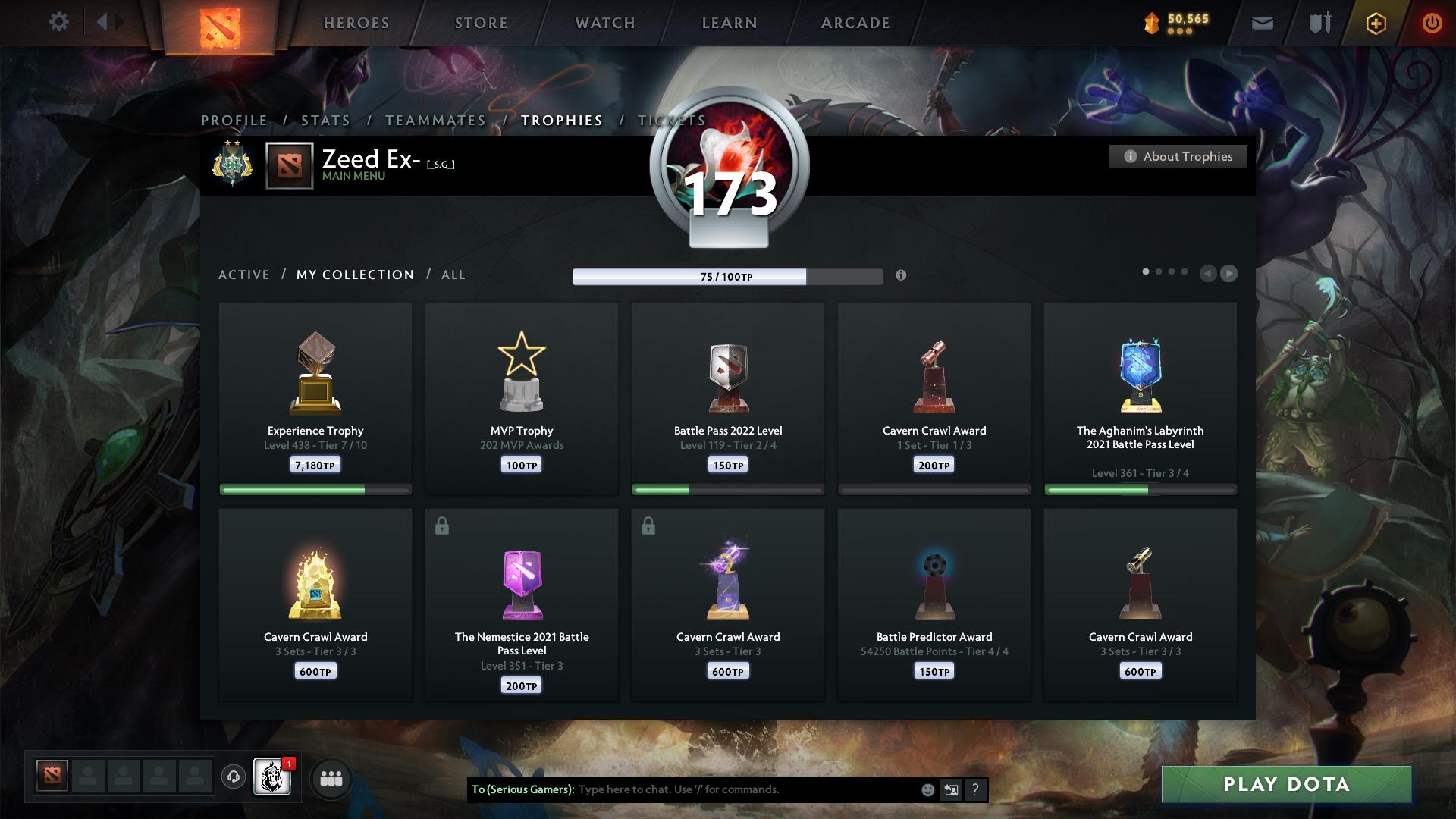Image resolution: width=1456 pixels, height=819 pixels.
Task: Open the ARCADE menu
Action: (855, 22)
